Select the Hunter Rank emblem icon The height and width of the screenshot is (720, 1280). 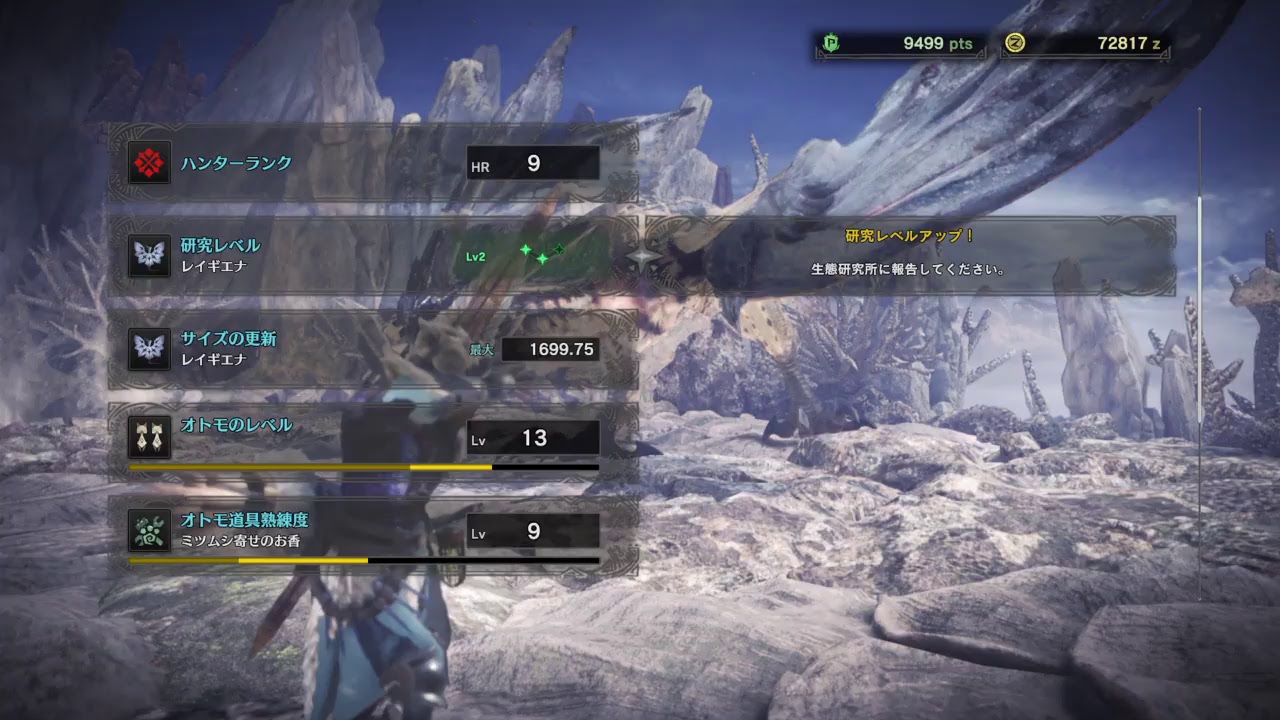pos(149,162)
